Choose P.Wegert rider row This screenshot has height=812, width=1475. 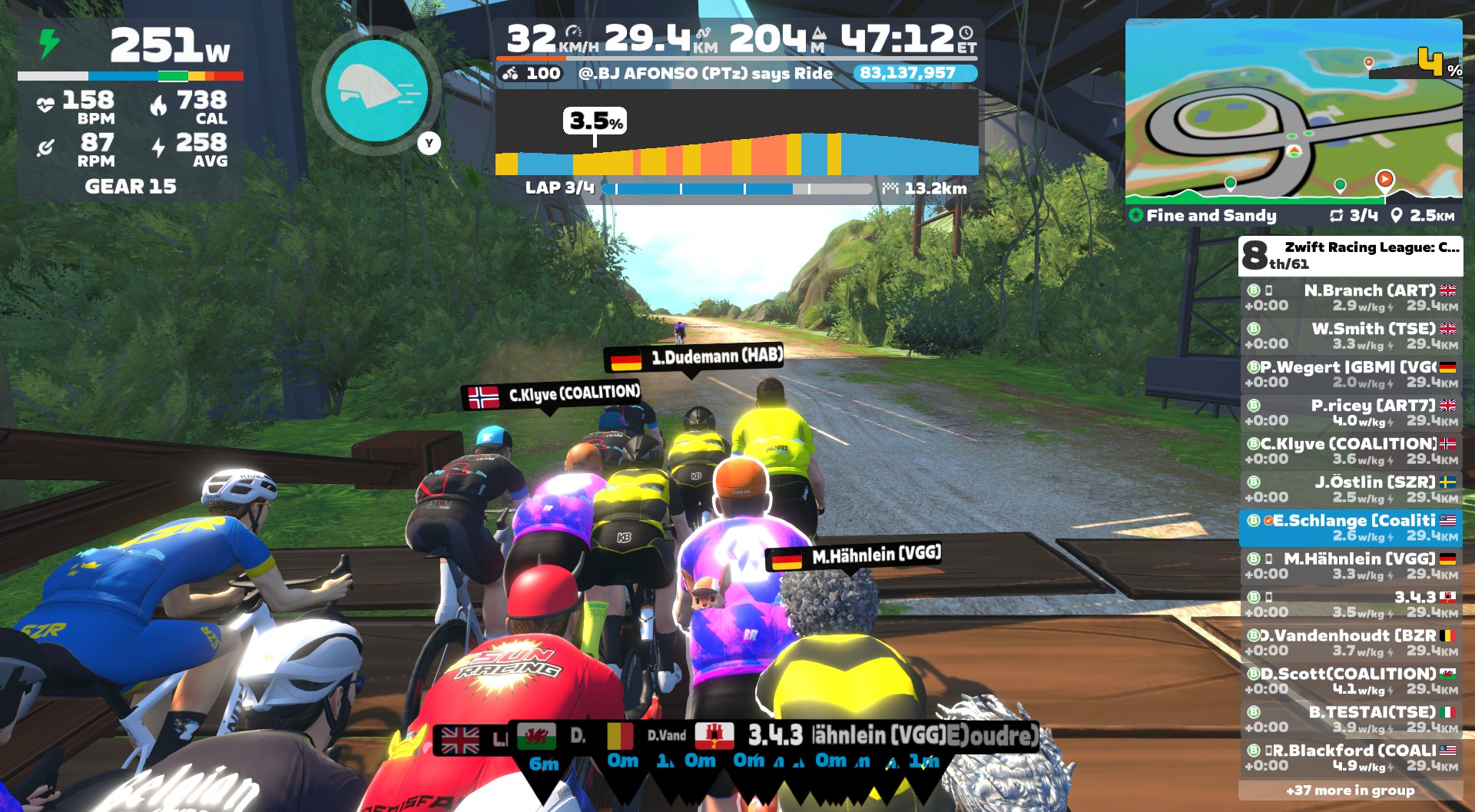(1351, 374)
